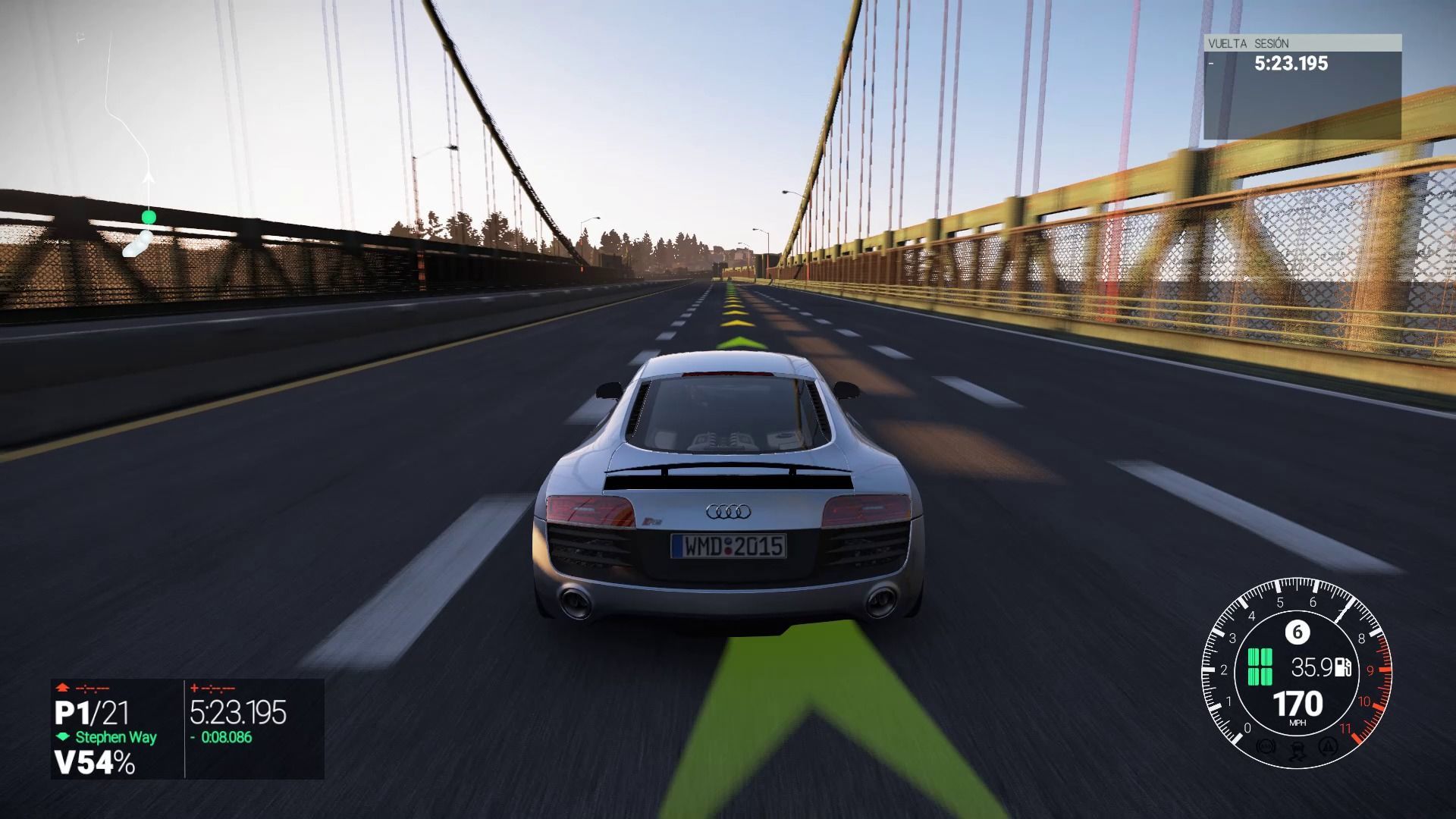Click the green player marker on the track map
Viewport: 1456px width, 819px height.
click(149, 218)
